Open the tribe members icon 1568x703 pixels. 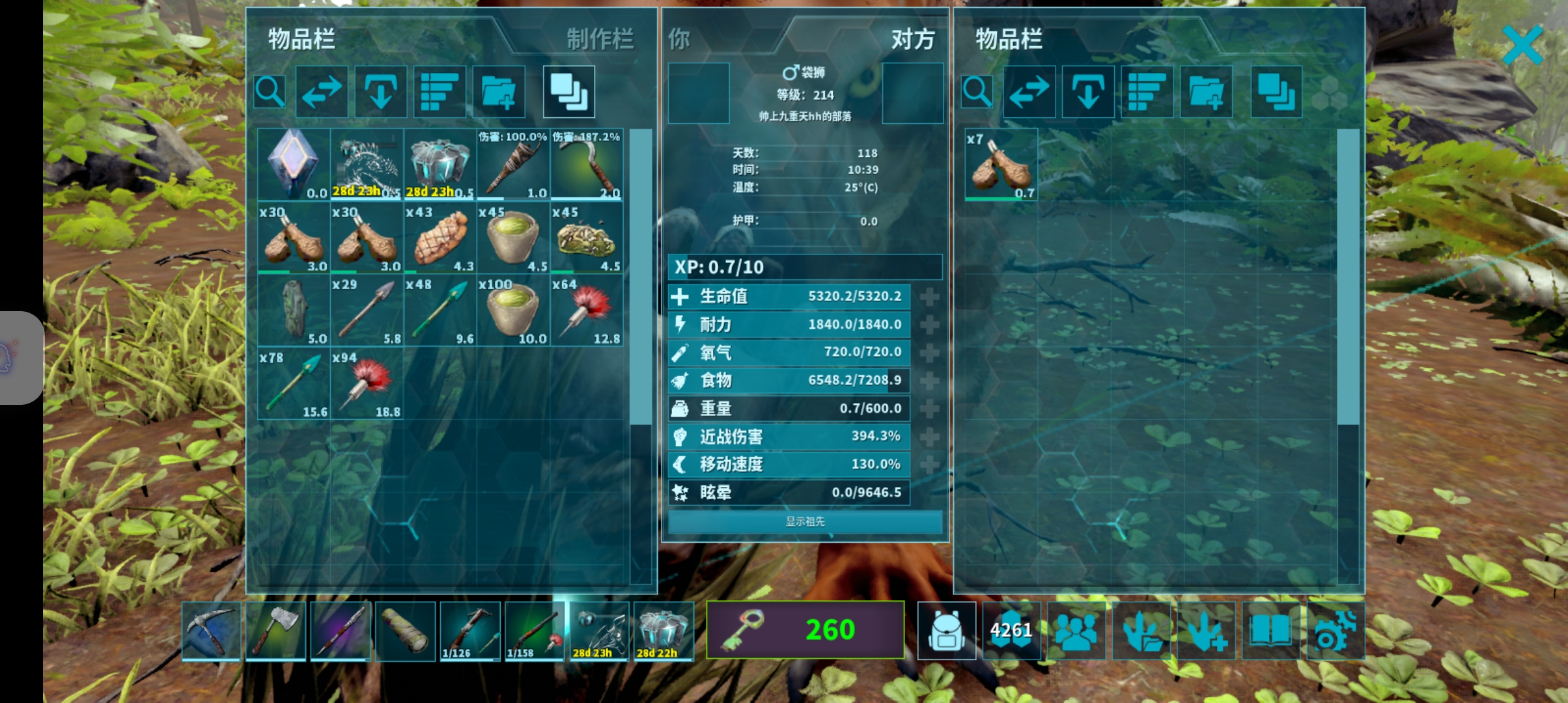1076,630
